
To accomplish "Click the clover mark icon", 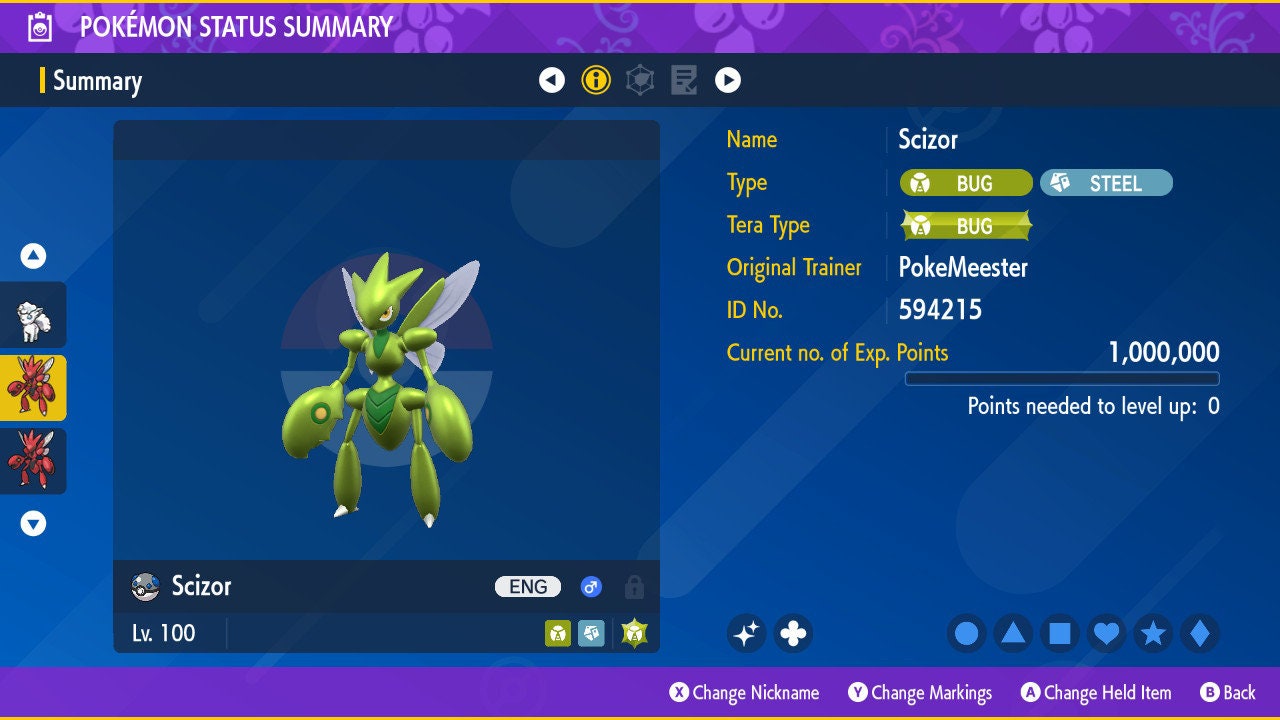I will (x=793, y=633).
